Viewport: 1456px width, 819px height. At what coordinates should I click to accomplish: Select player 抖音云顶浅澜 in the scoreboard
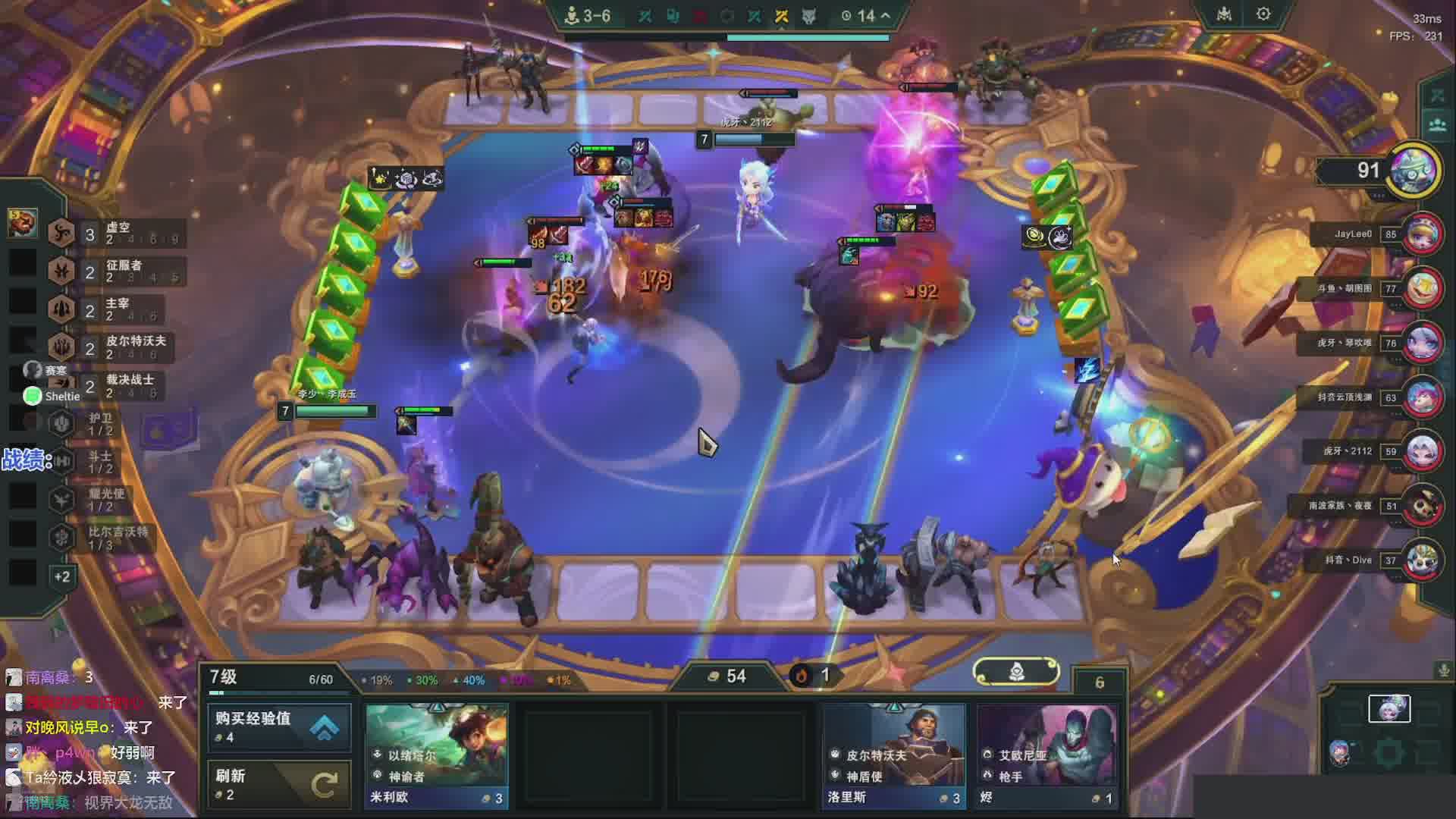(x=1423, y=397)
